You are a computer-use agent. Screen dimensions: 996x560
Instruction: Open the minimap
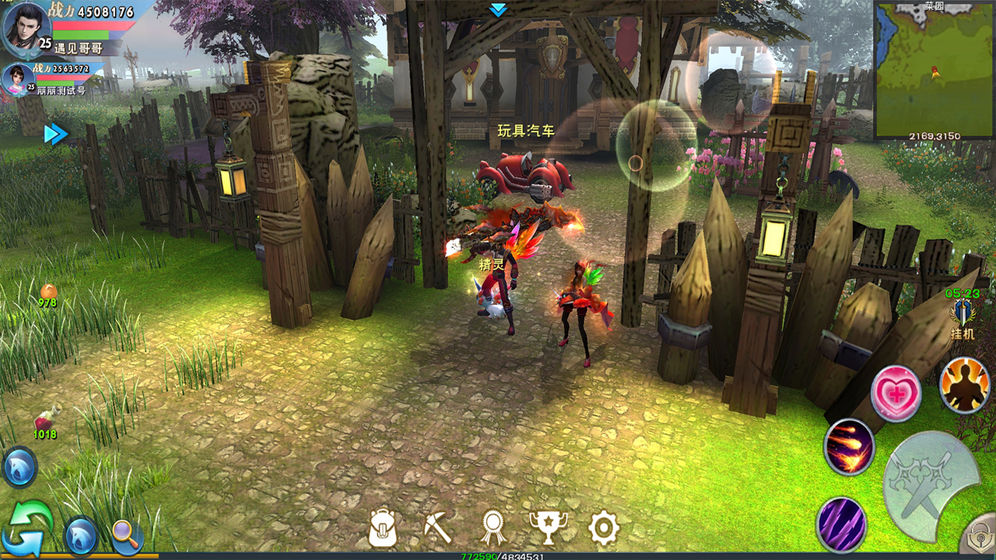click(x=933, y=68)
